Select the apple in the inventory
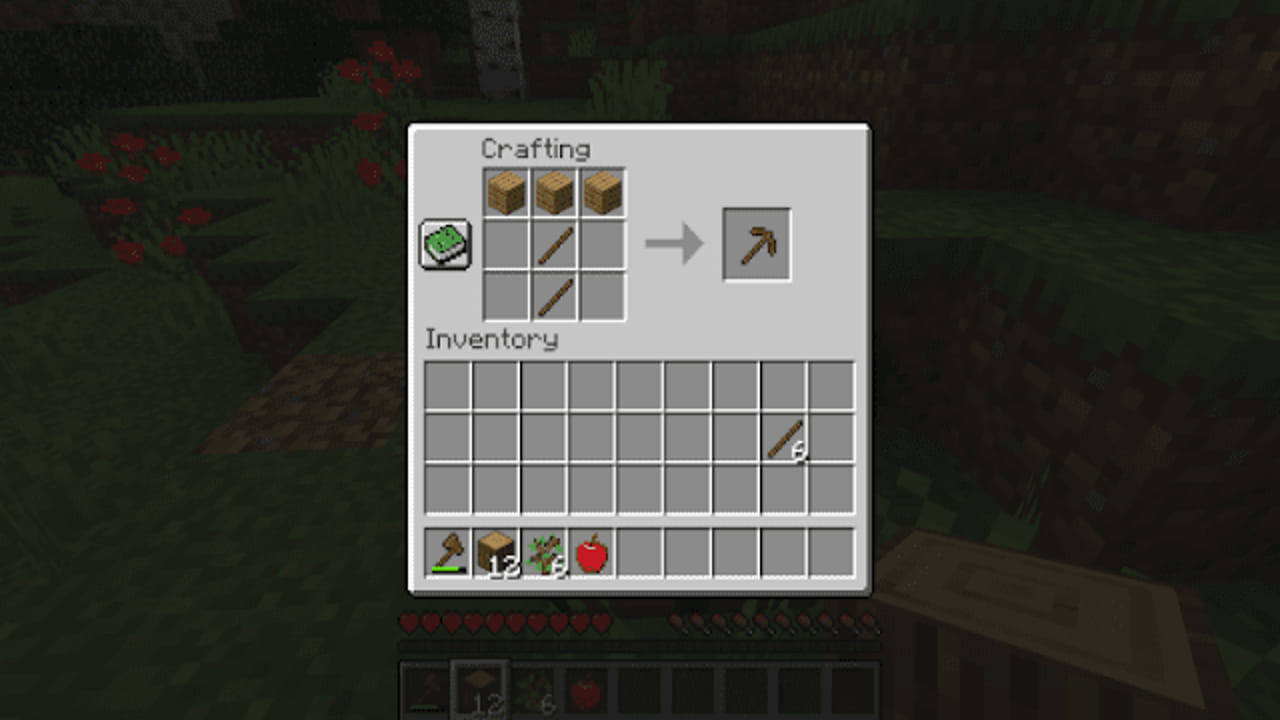 pos(593,551)
